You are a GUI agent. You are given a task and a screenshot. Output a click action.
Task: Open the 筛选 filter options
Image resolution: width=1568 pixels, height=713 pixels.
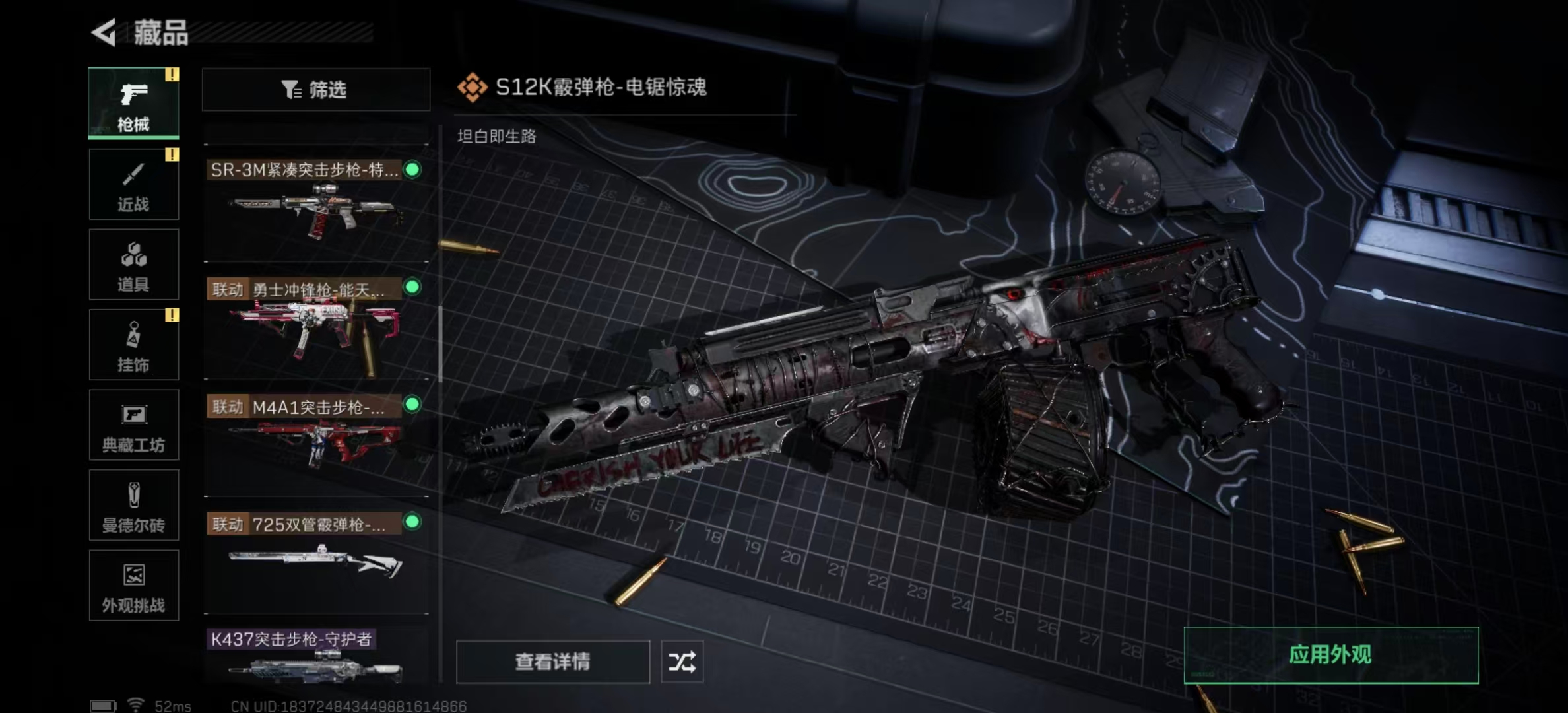[315, 89]
